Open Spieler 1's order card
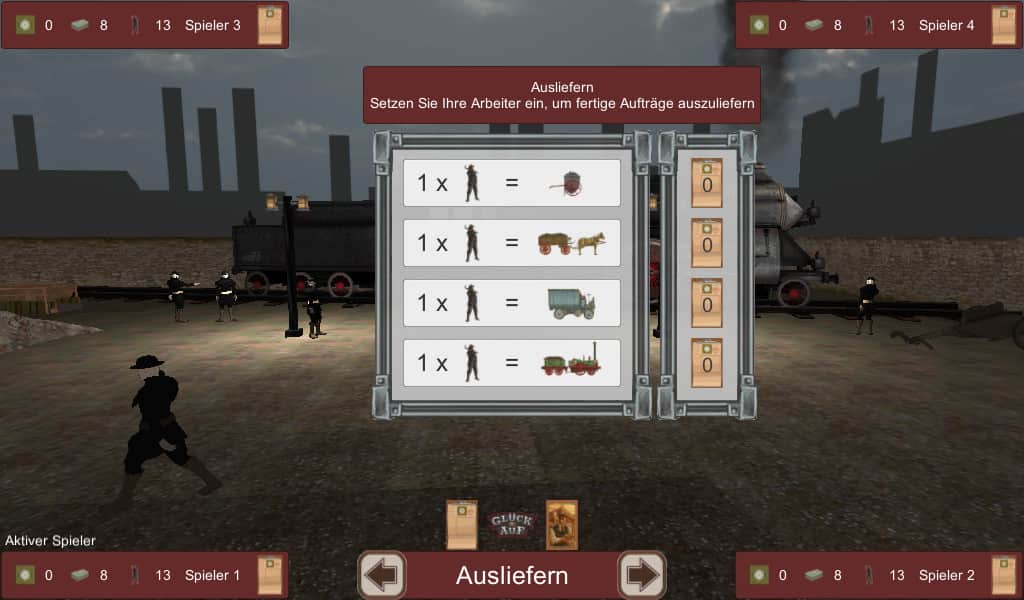This screenshot has height=600, width=1024. coord(270,575)
